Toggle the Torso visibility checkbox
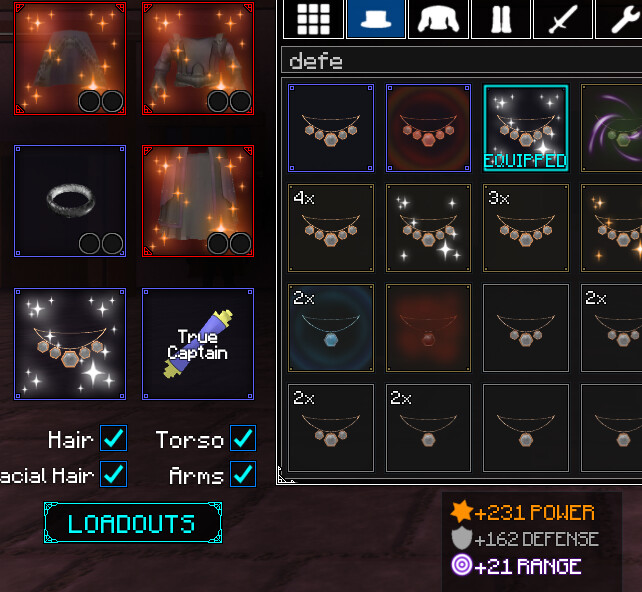The height and width of the screenshot is (592, 642). (x=242, y=439)
